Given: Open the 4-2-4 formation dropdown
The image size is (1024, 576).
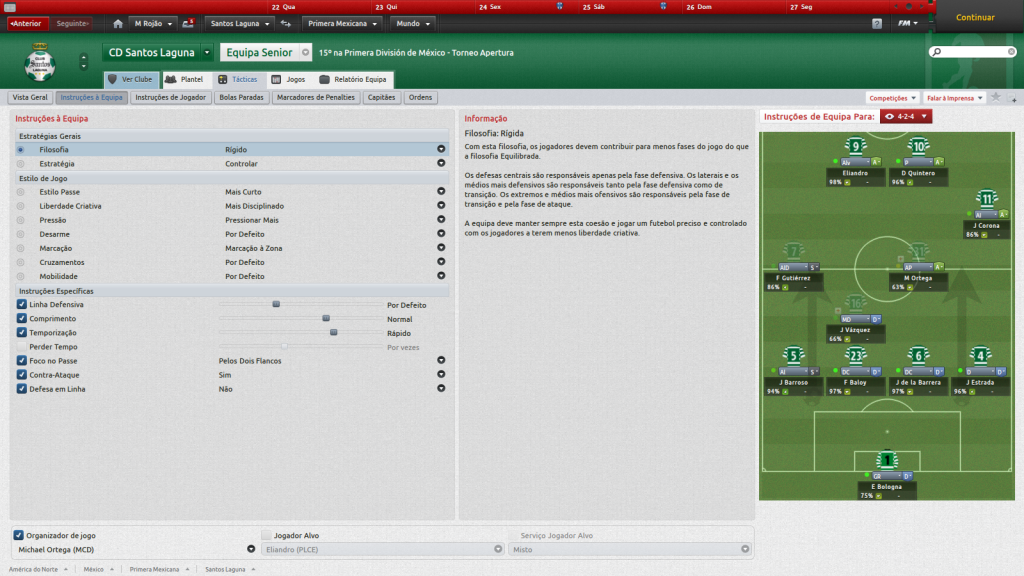Looking at the screenshot, I should click(x=907, y=117).
